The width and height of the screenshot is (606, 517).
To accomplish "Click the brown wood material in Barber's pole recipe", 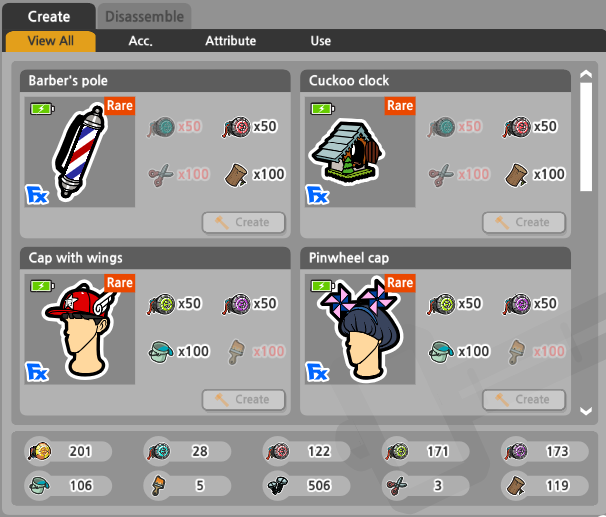I will coord(236,174).
